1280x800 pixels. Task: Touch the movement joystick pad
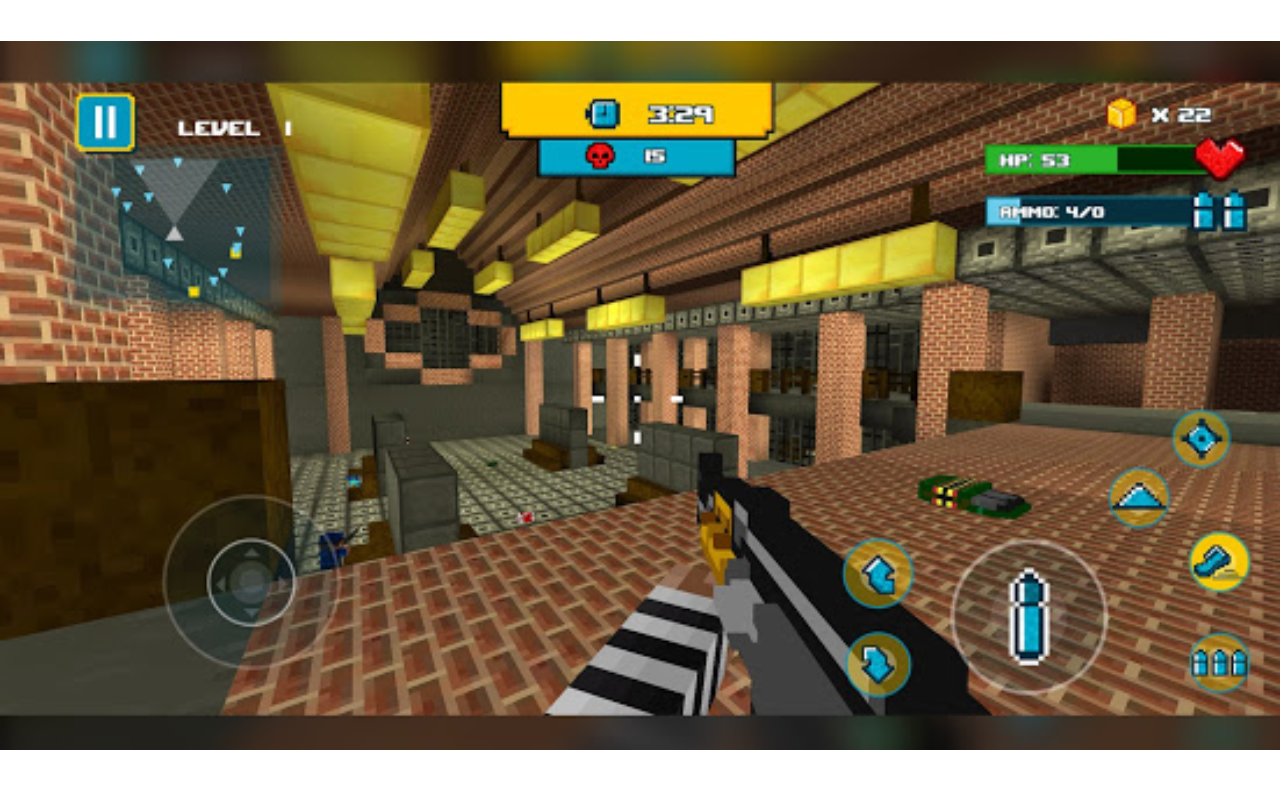[x=250, y=581]
